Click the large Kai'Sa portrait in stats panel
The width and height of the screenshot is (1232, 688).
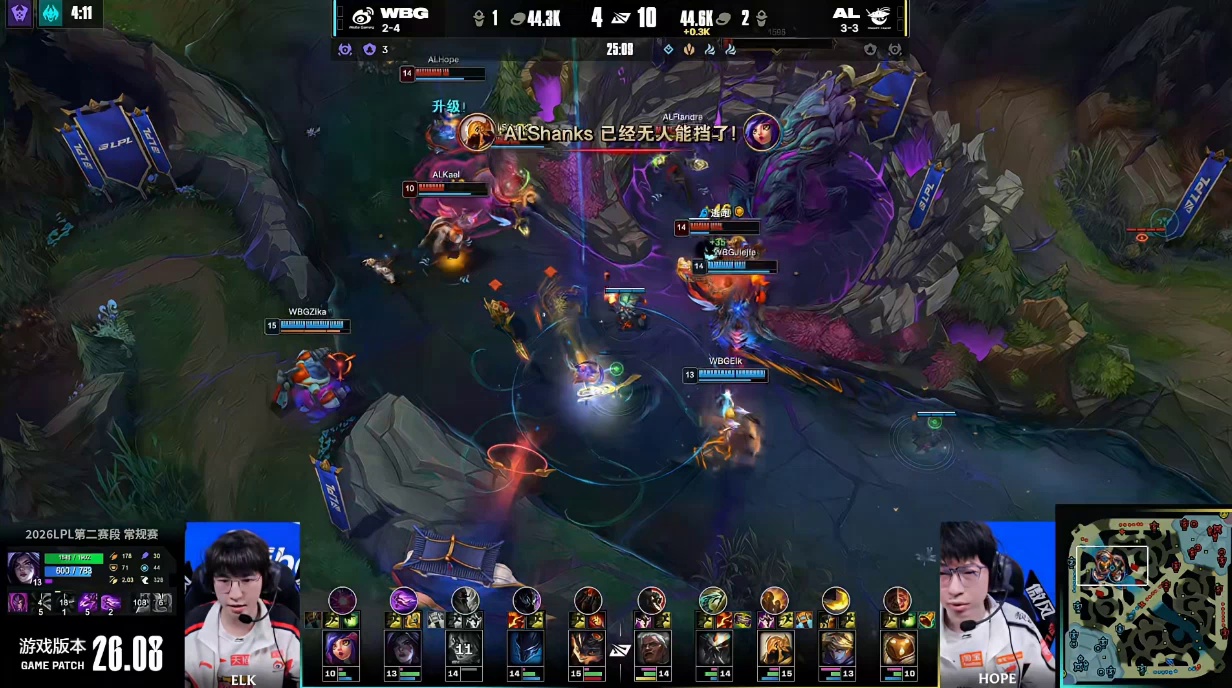tap(24, 568)
